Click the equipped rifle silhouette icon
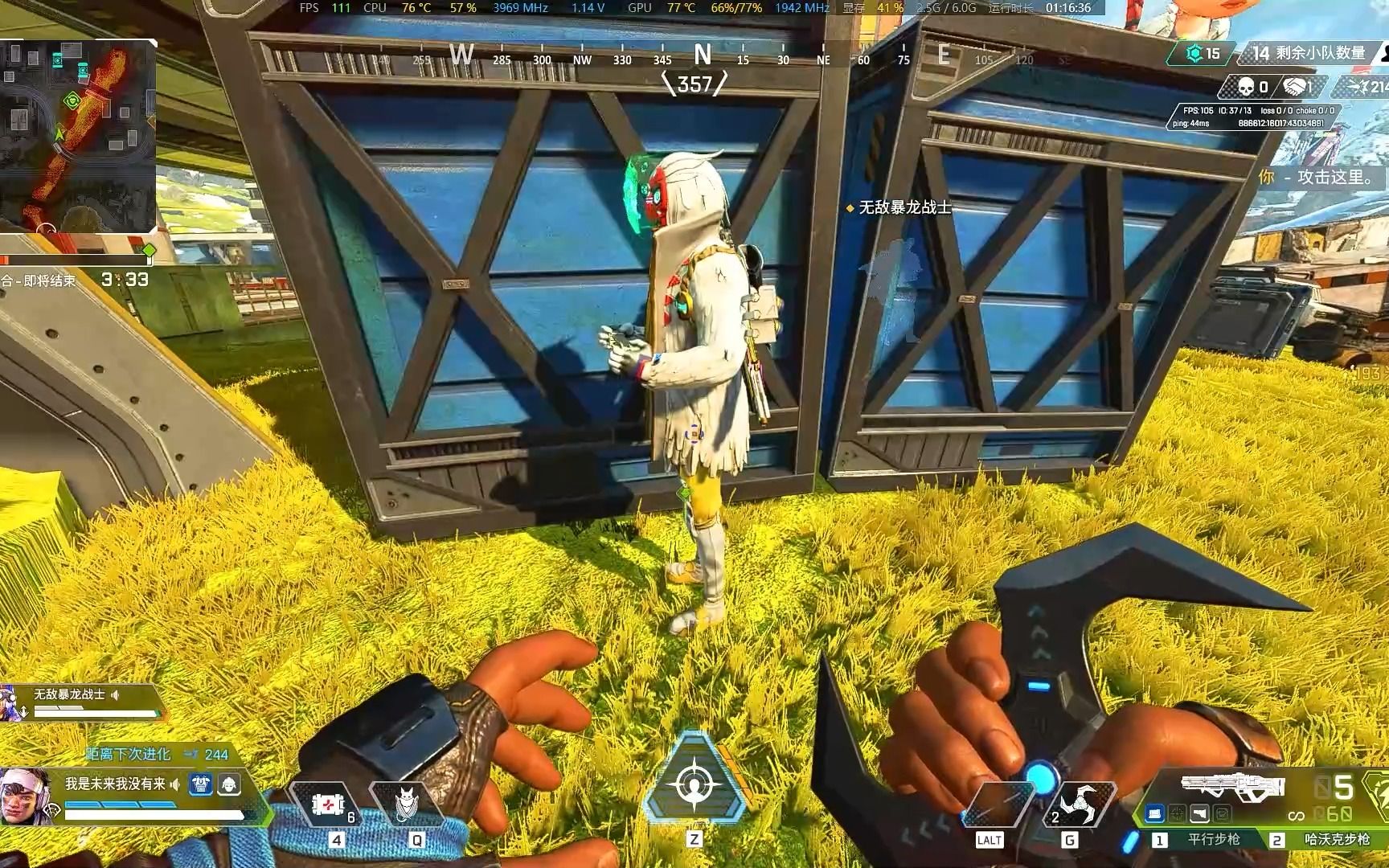This screenshot has width=1389, height=868. tap(1232, 786)
